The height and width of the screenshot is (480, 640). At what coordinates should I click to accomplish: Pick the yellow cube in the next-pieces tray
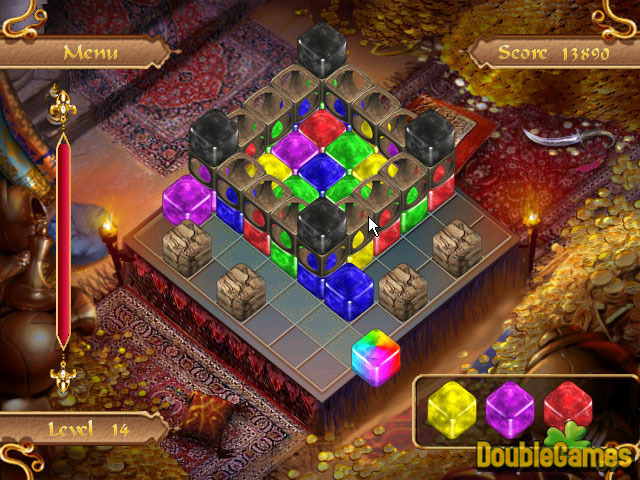point(450,408)
